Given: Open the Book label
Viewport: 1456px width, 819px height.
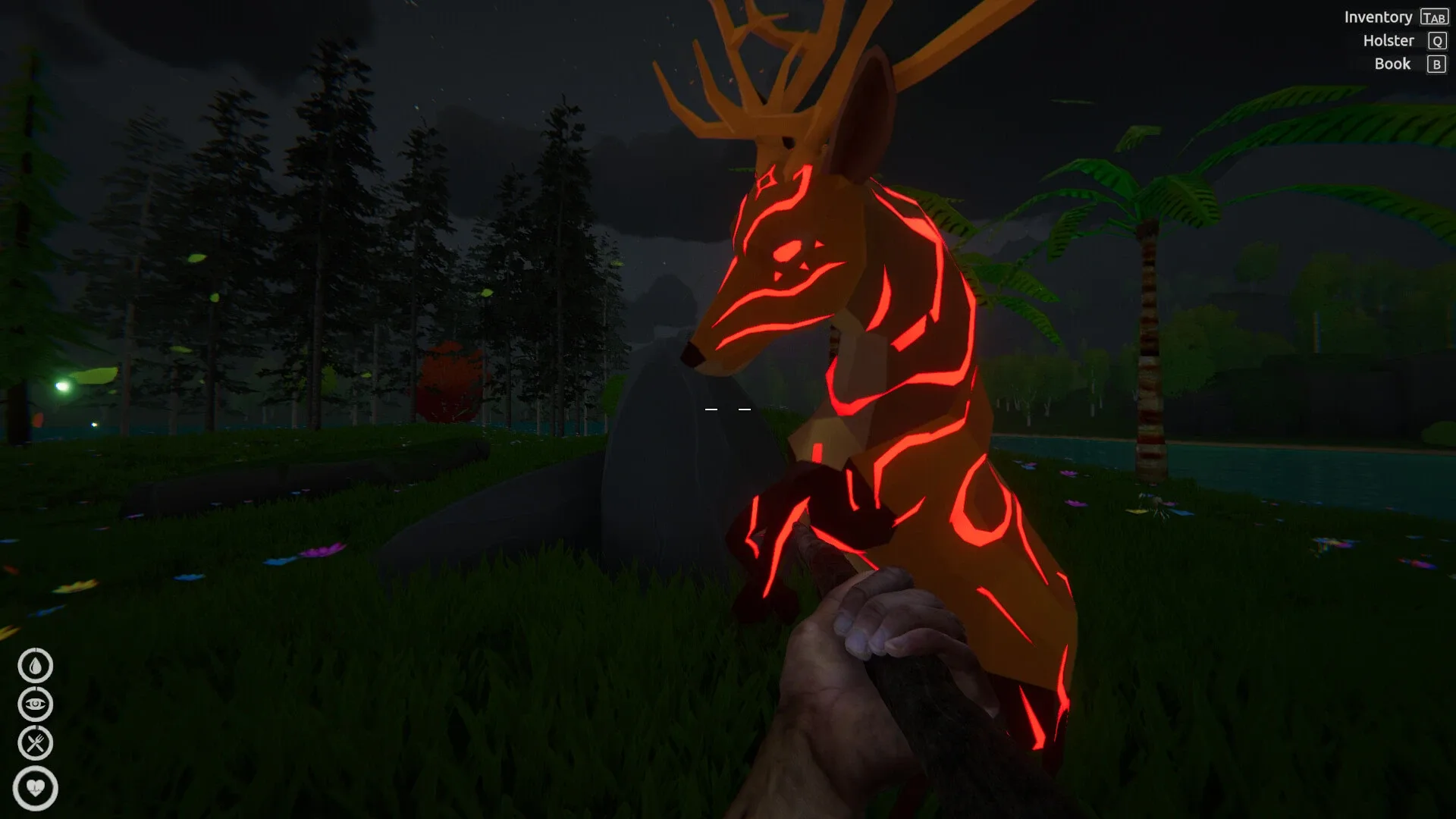Looking at the screenshot, I should [x=1393, y=64].
